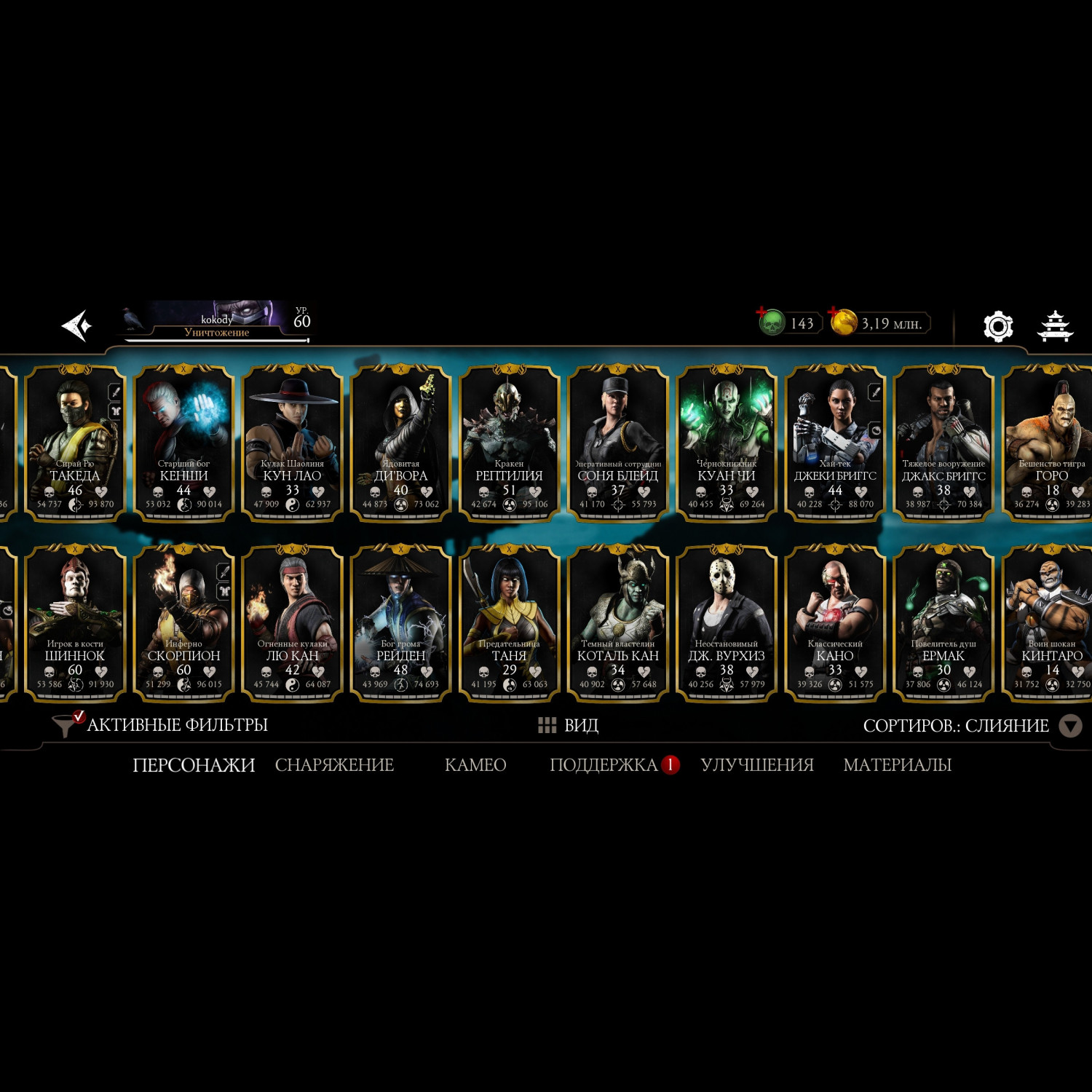Add more green skull souls
Screen dimensions: 1092x1092
tap(762, 313)
